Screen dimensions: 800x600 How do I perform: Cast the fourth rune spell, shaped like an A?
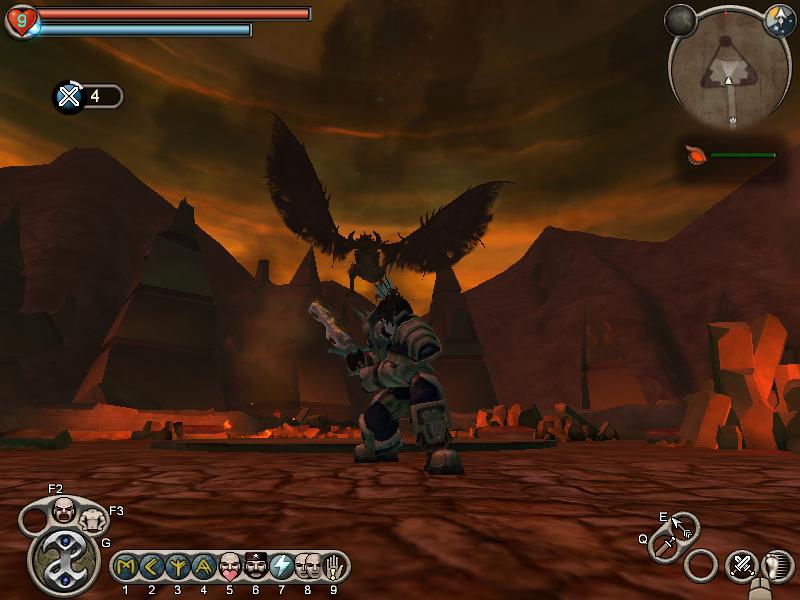tap(204, 568)
